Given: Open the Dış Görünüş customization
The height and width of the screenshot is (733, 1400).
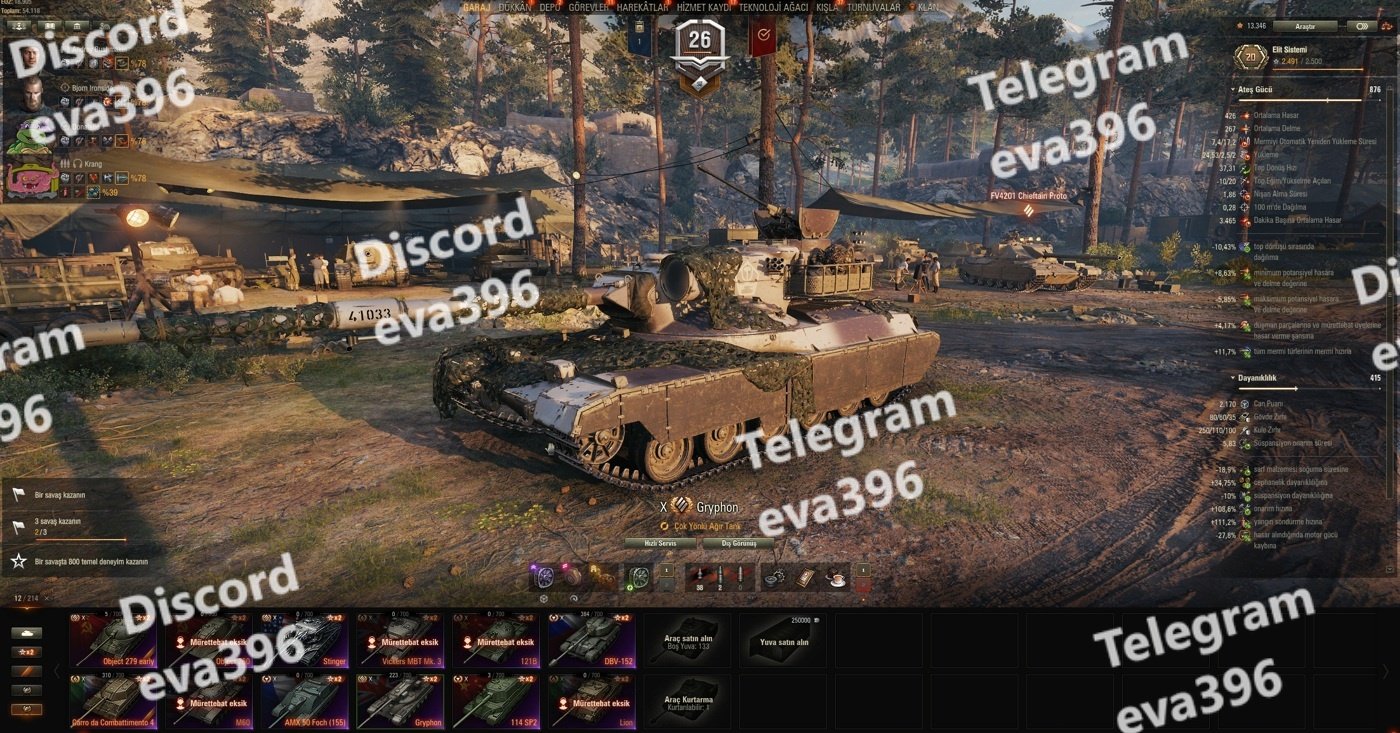Looking at the screenshot, I should pyautogui.click(x=739, y=543).
